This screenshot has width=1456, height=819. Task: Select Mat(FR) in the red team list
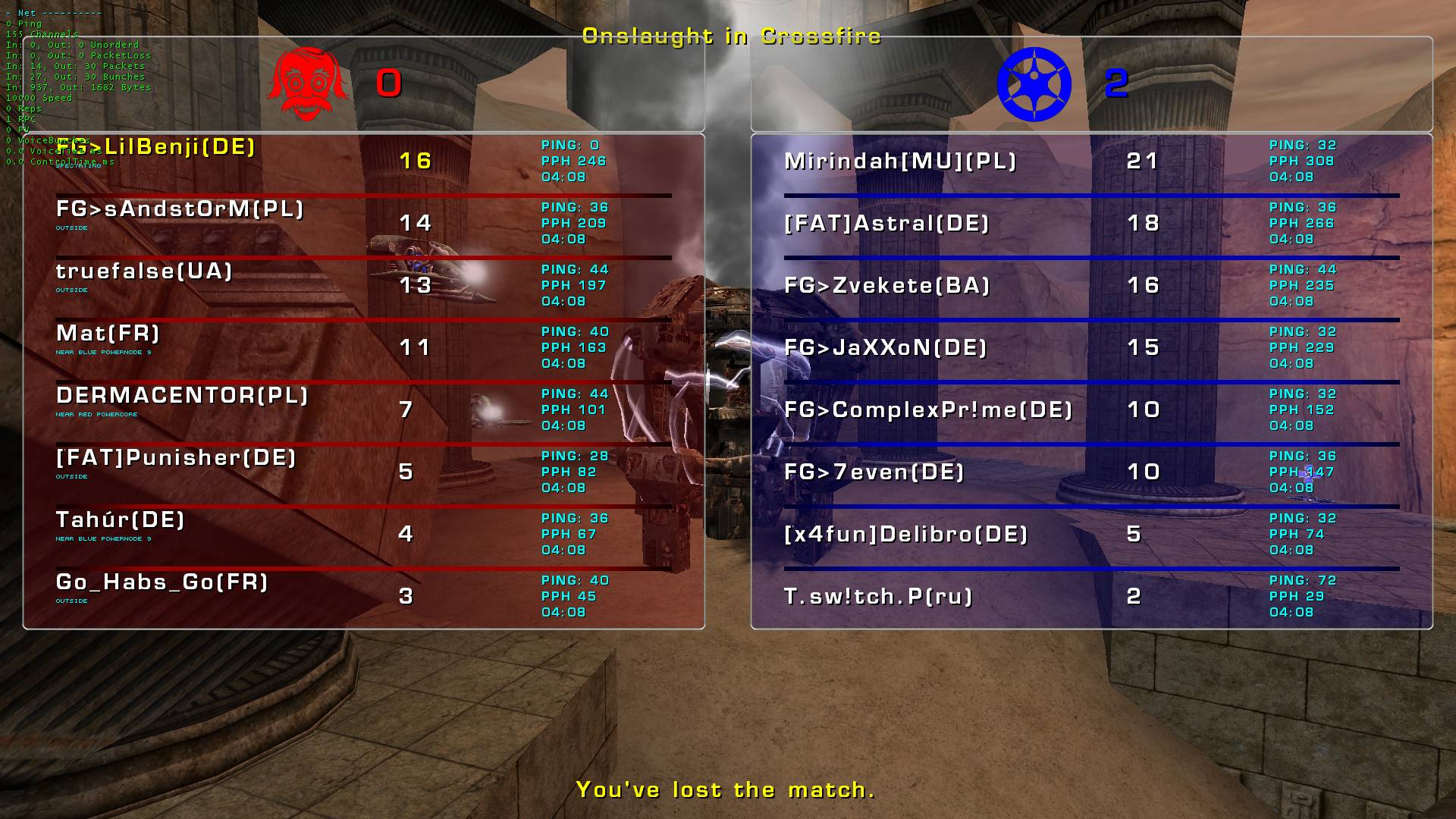(108, 334)
